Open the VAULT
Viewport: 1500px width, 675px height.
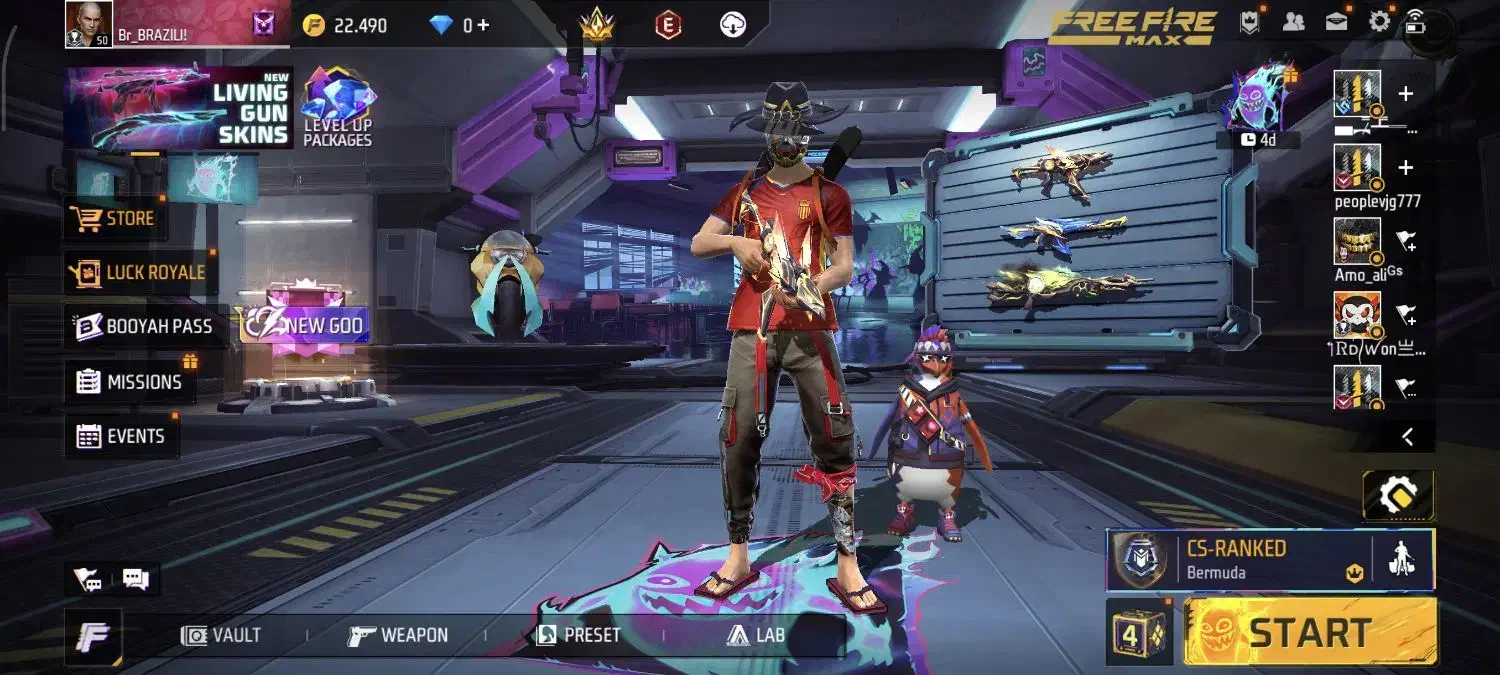point(222,635)
